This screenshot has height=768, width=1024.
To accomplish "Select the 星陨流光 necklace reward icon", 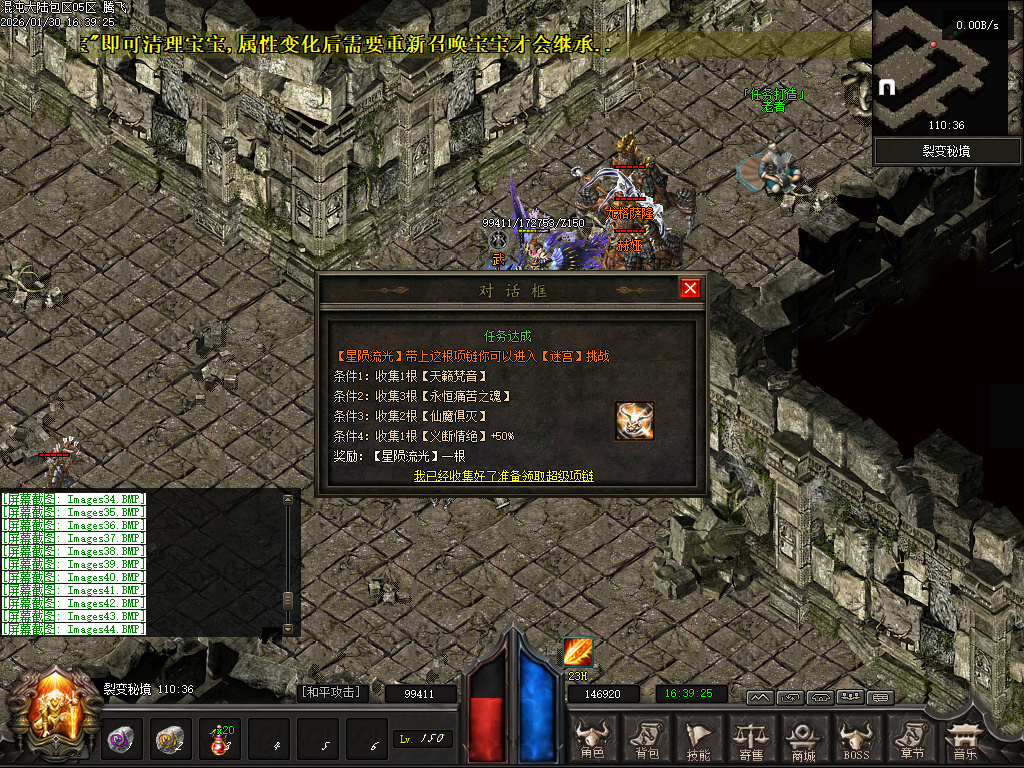I will 635,421.
